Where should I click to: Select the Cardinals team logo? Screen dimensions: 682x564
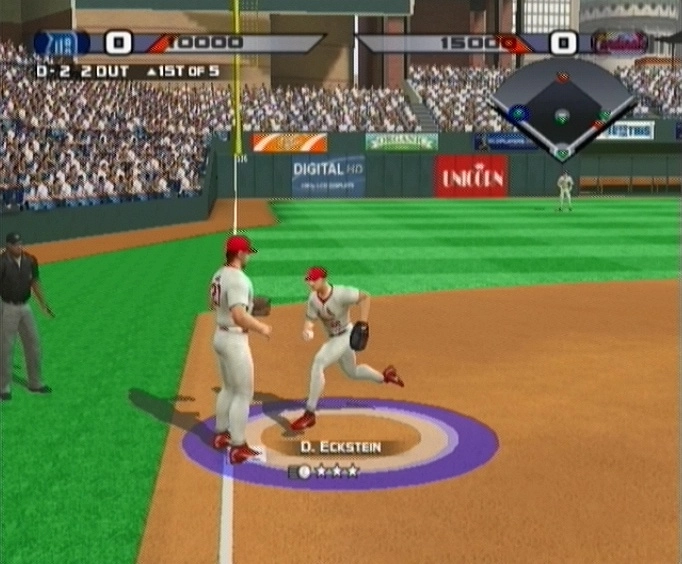click(620, 42)
